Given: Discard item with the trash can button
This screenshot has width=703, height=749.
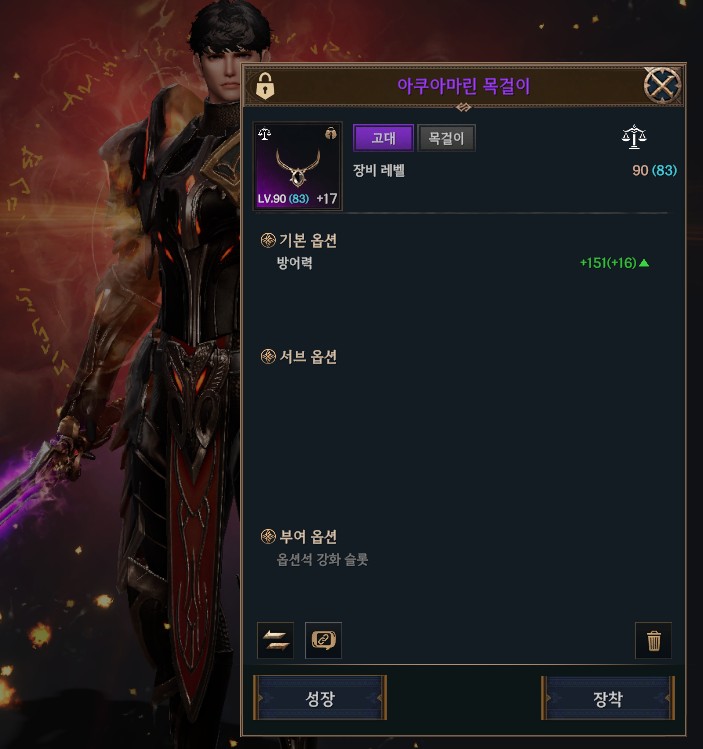Looking at the screenshot, I should [654, 641].
